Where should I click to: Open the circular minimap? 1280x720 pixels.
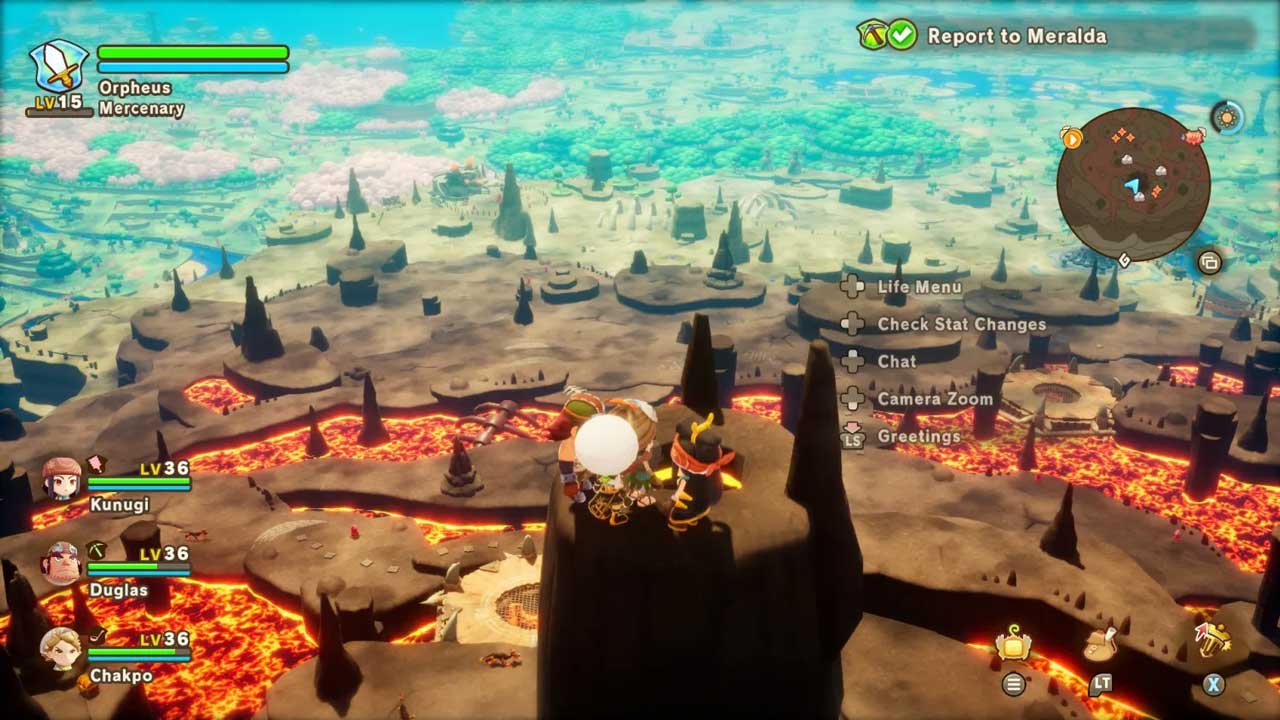1133,184
